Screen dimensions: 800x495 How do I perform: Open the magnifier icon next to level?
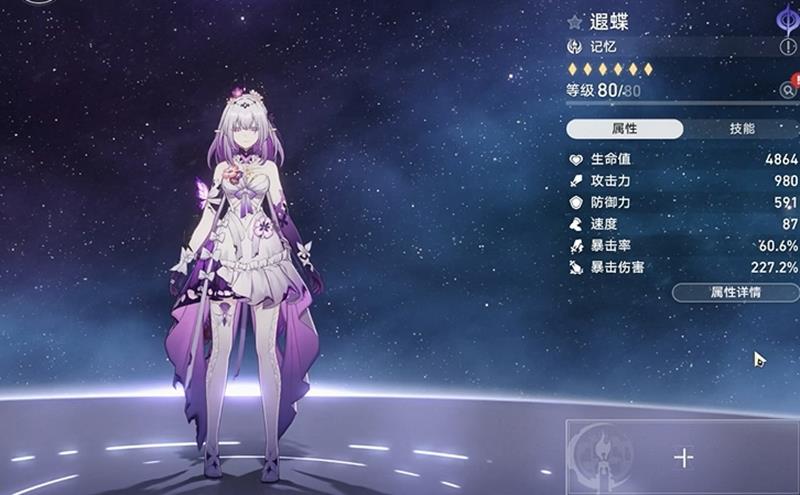(788, 91)
